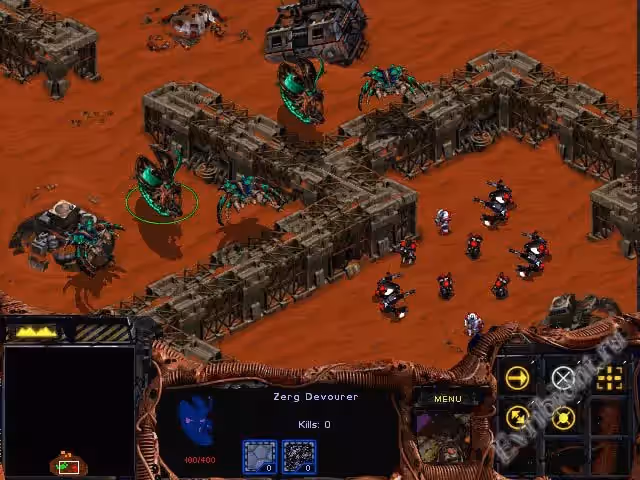Select the carapace armor upgrade icon
640x480 pixels.
[260, 456]
